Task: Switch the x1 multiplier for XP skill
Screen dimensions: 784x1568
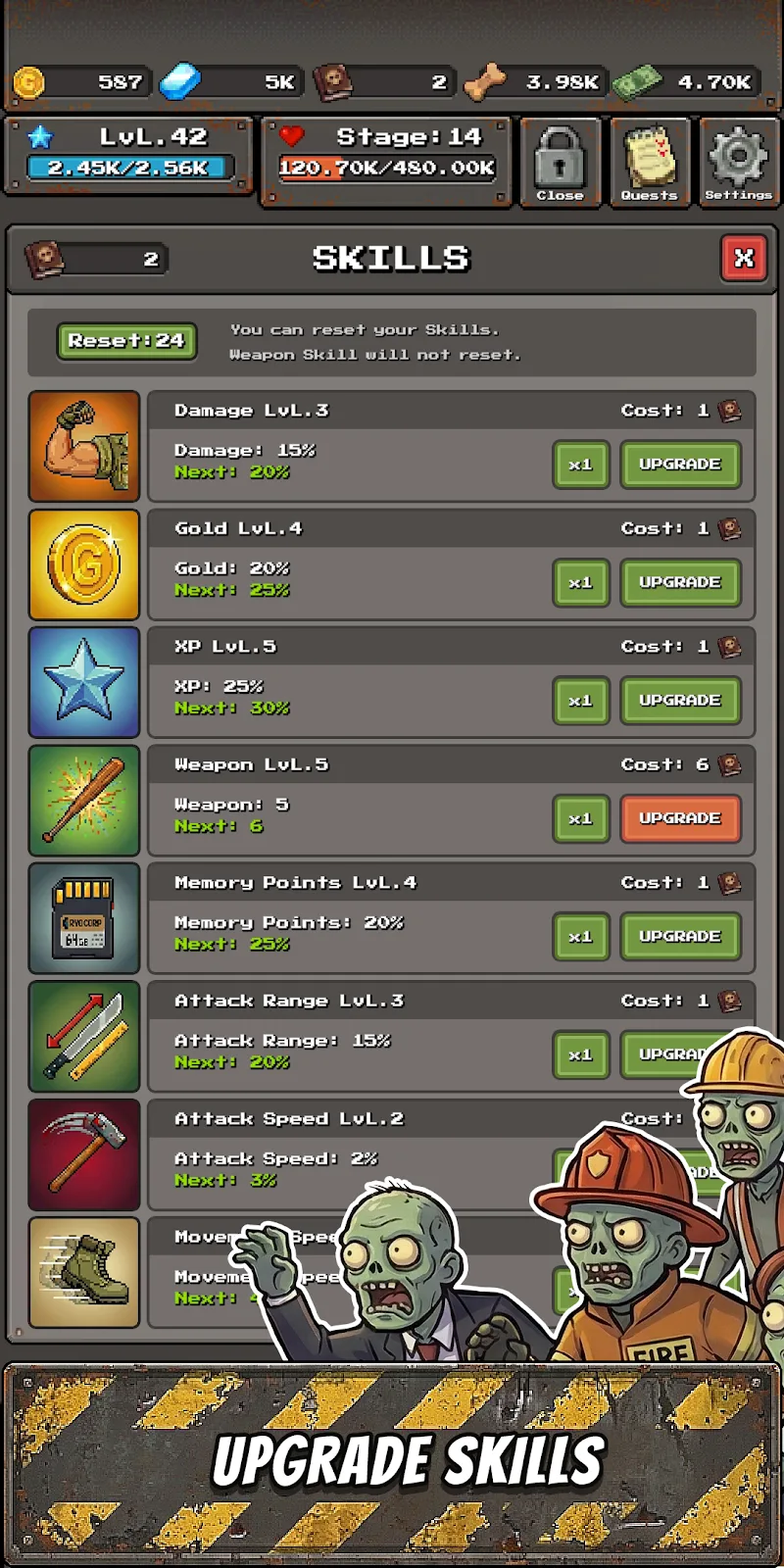Action: click(580, 701)
